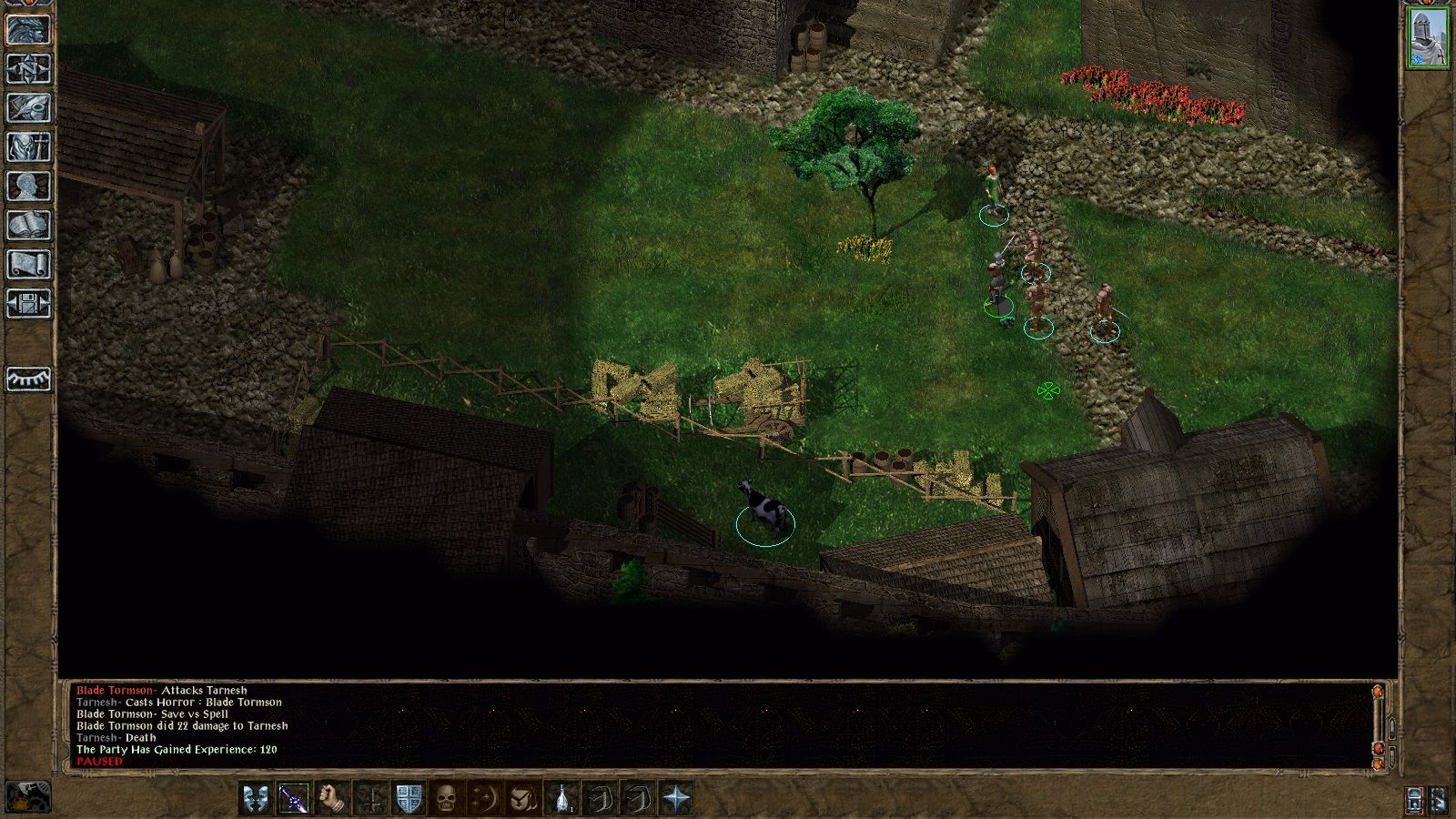This screenshot has height=819, width=1456.
Task: Open the Map screen via compass icon
Action: tap(30, 70)
